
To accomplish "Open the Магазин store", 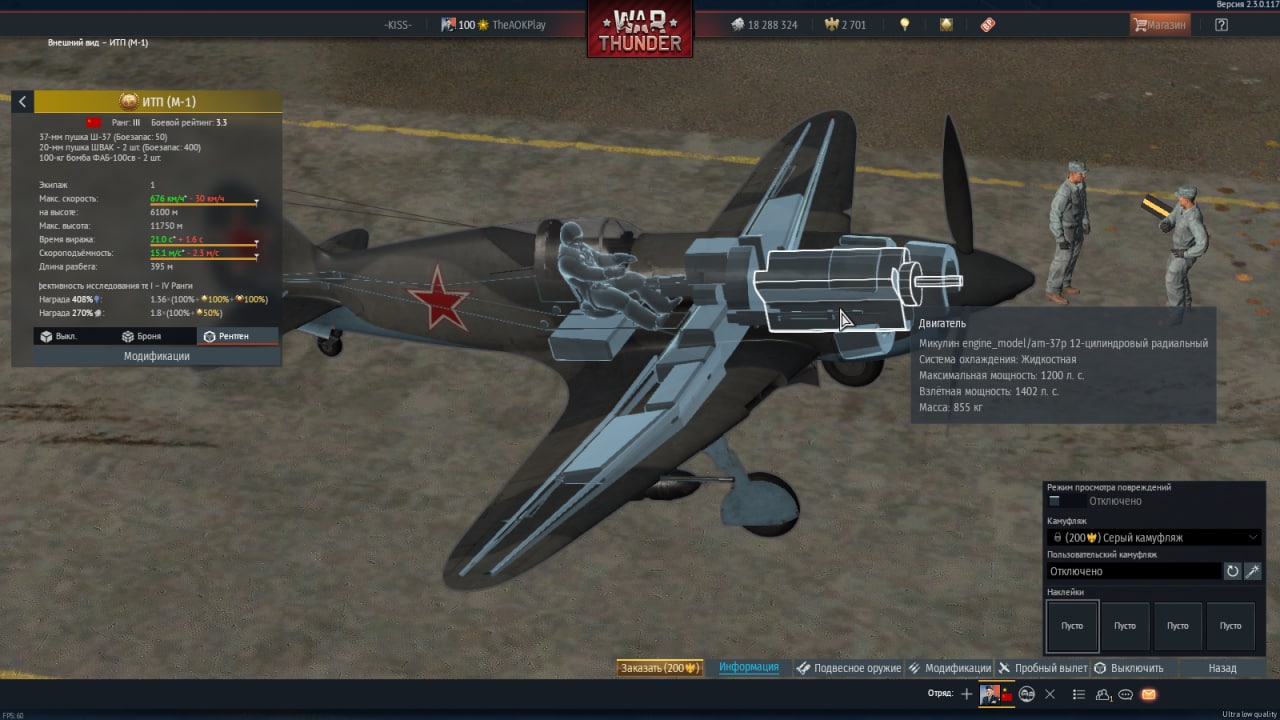I will [1159, 25].
